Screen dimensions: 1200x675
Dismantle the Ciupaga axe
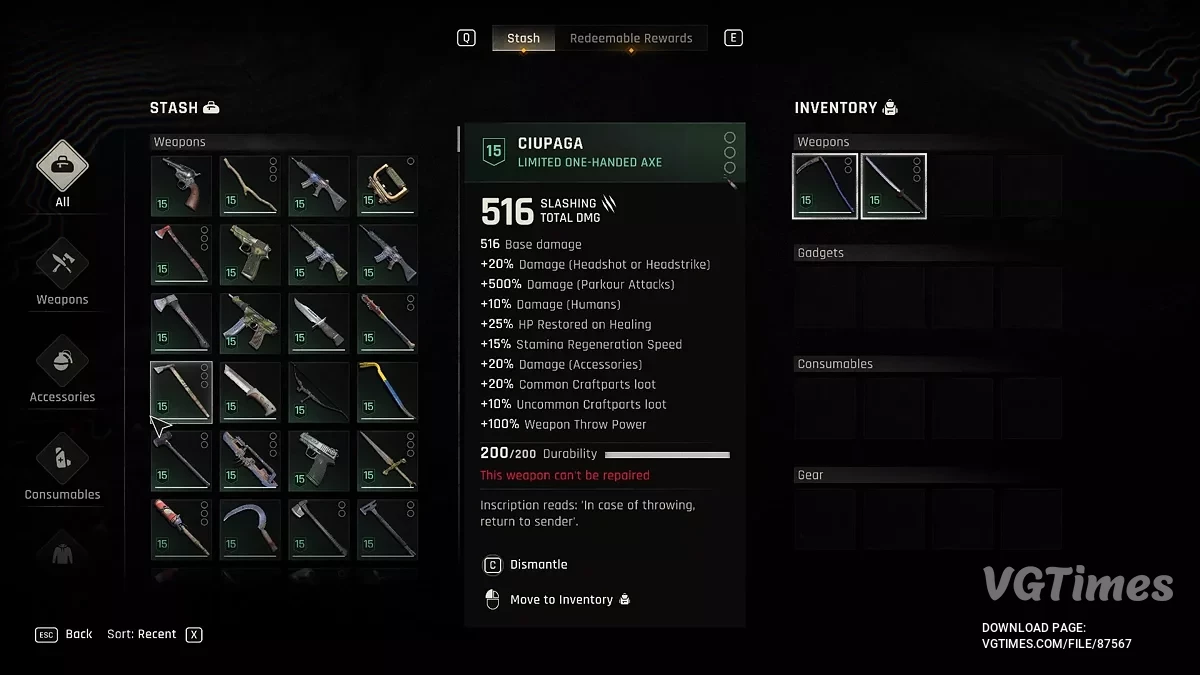click(x=538, y=565)
